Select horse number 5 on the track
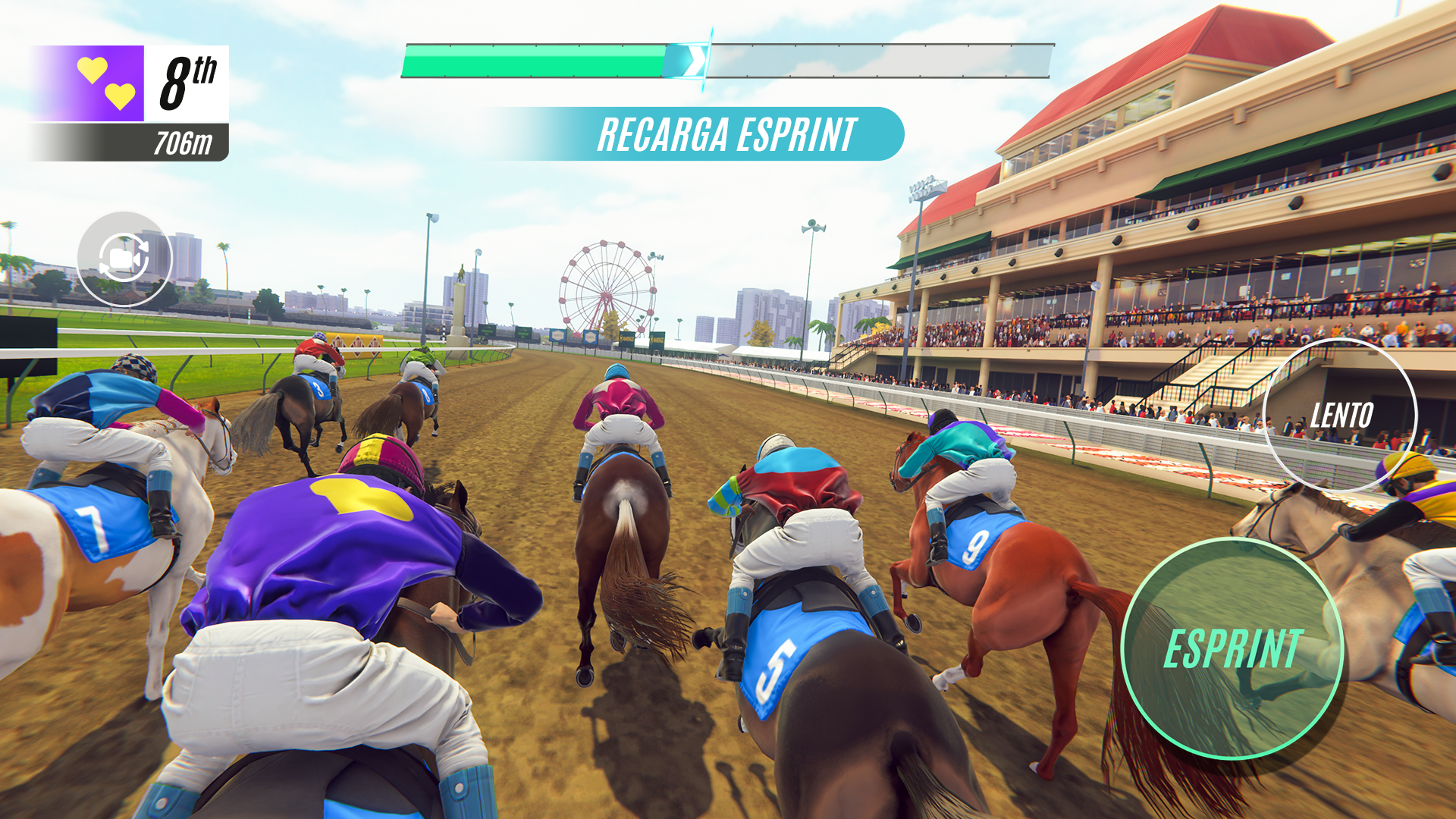The height and width of the screenshot is (819, 1456). pyautogui.click(x=772, y=667)
